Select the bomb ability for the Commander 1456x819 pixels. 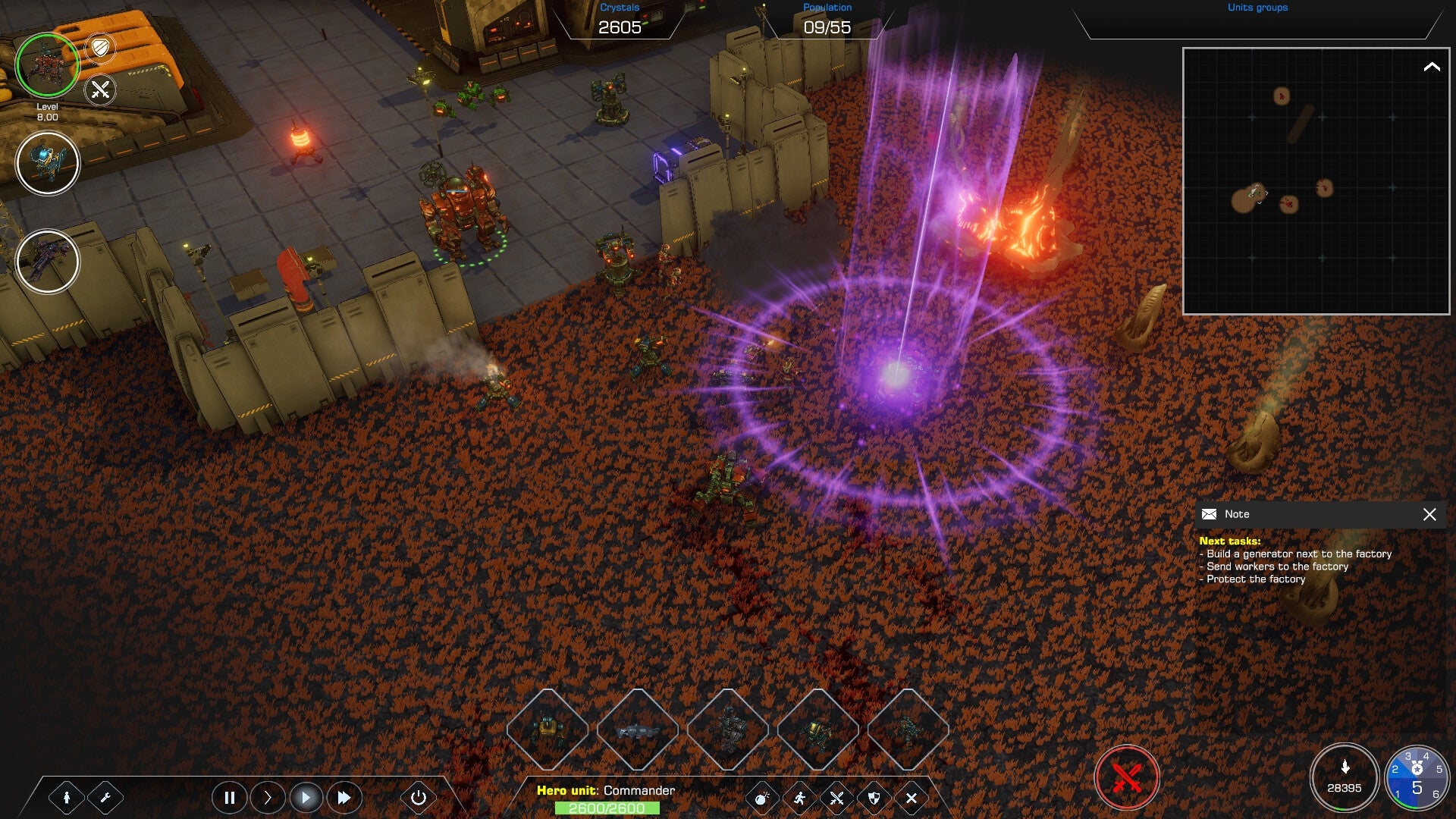tap(762, 798)
